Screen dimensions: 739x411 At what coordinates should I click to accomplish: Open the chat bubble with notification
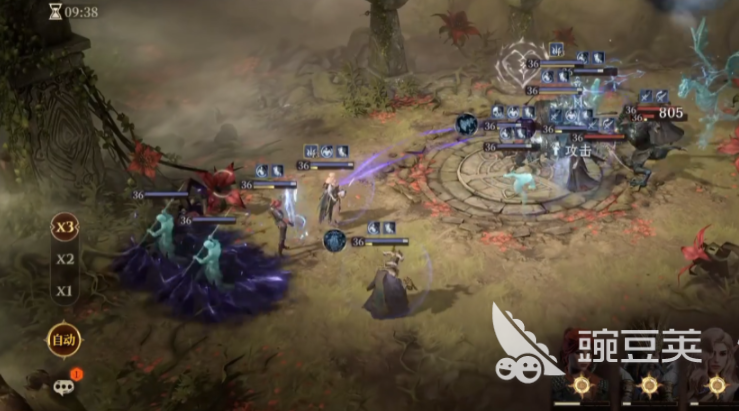coord(64,385)
